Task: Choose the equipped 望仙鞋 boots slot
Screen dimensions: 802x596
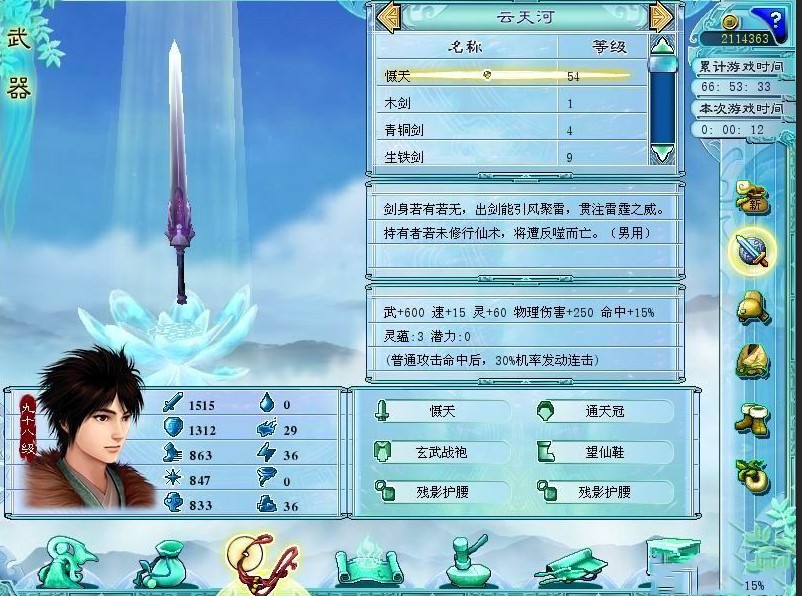Action: click(603, 452)
